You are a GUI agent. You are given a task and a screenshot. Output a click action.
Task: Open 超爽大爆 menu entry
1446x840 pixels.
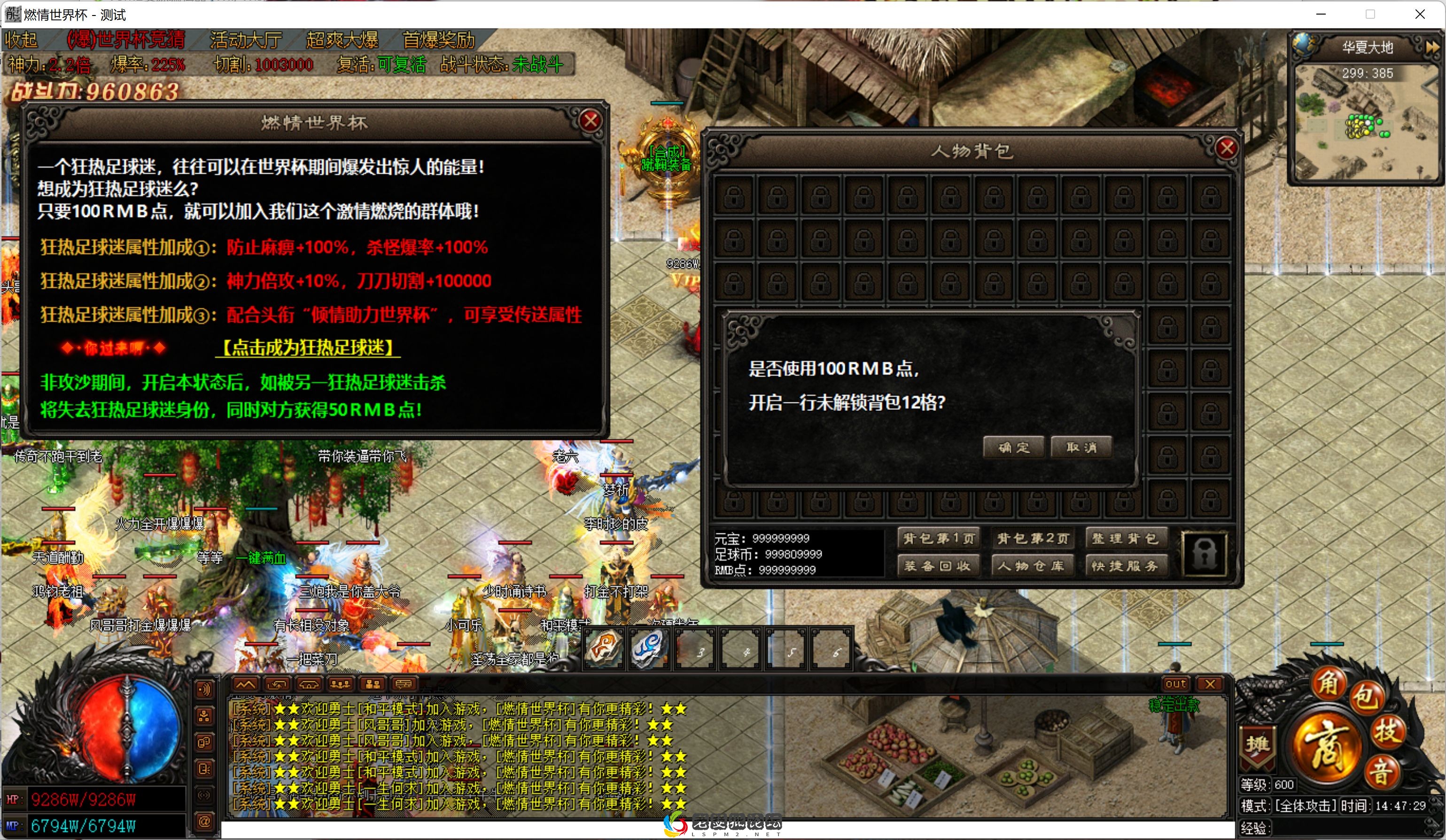click(x=342, y=40)
